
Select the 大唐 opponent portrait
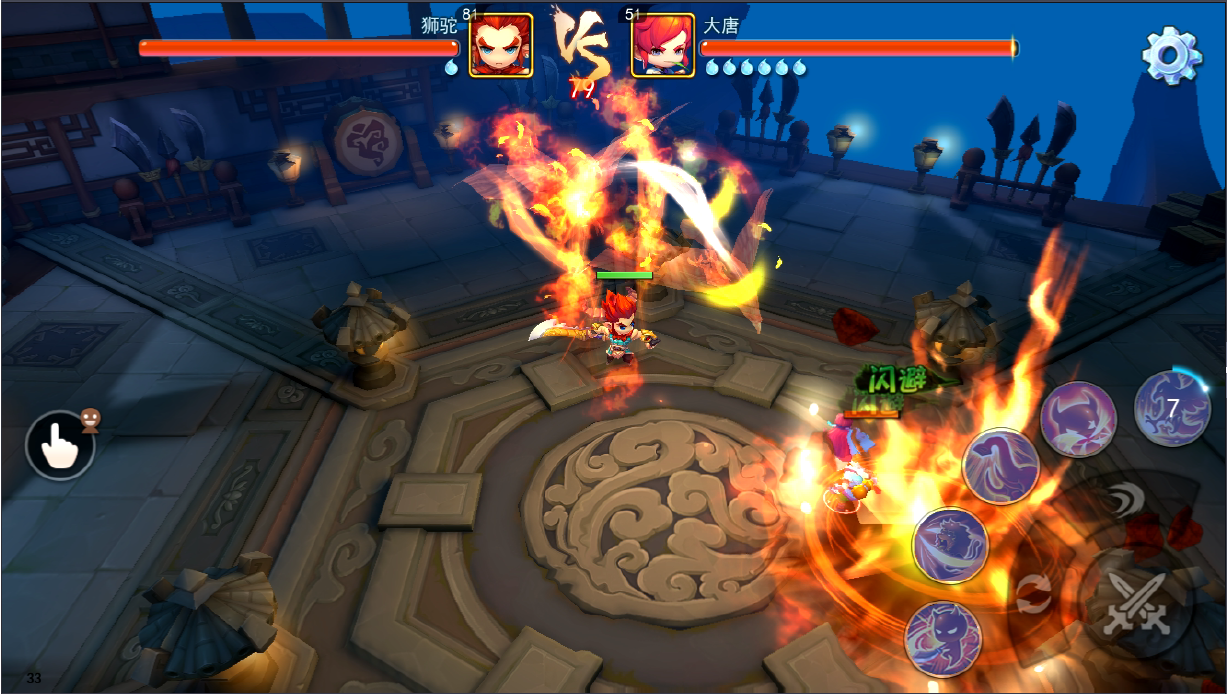[x=663, y=45]
